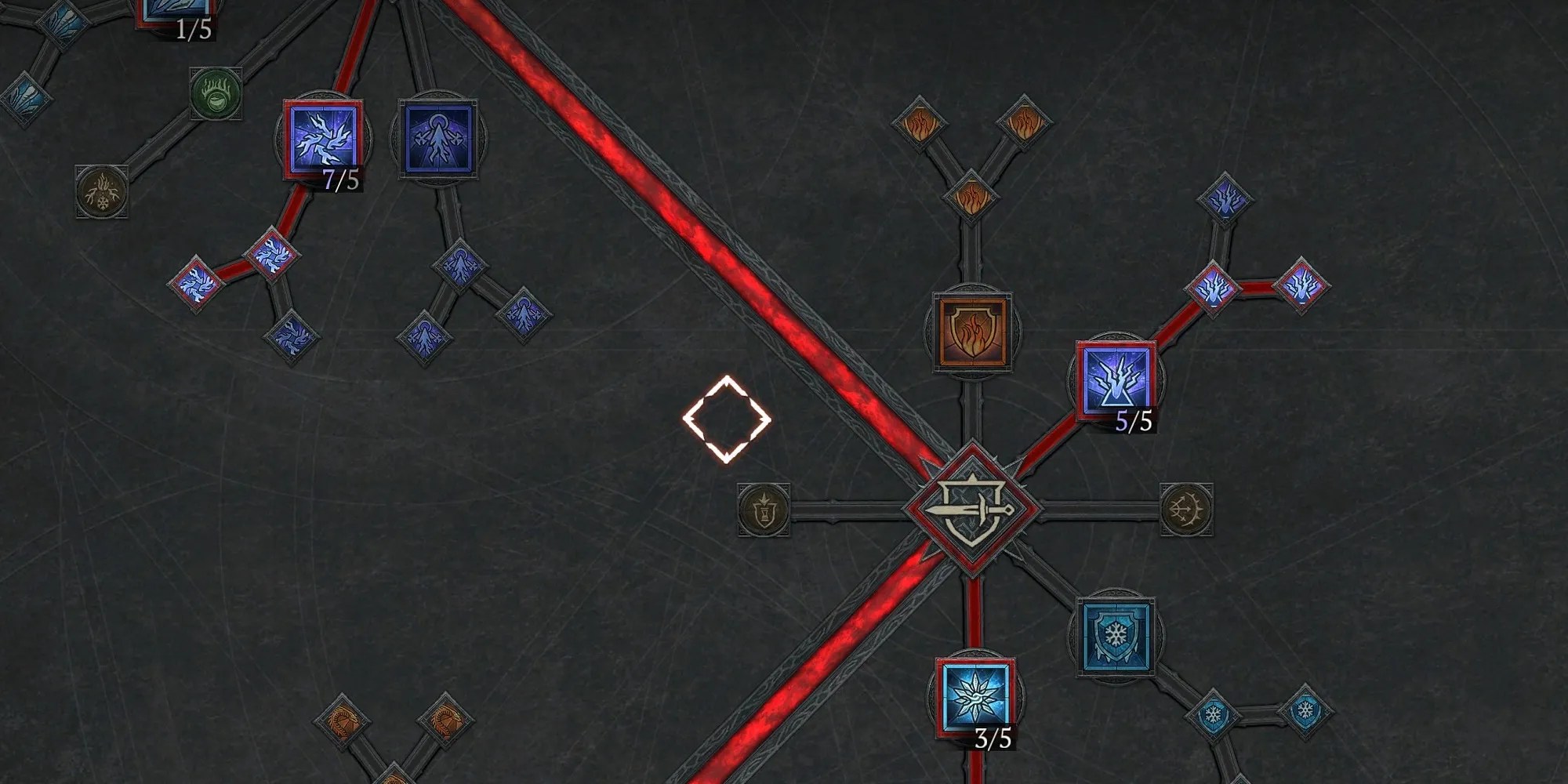Select the red-framed lightning diamond below Chain Lightning

270,252
